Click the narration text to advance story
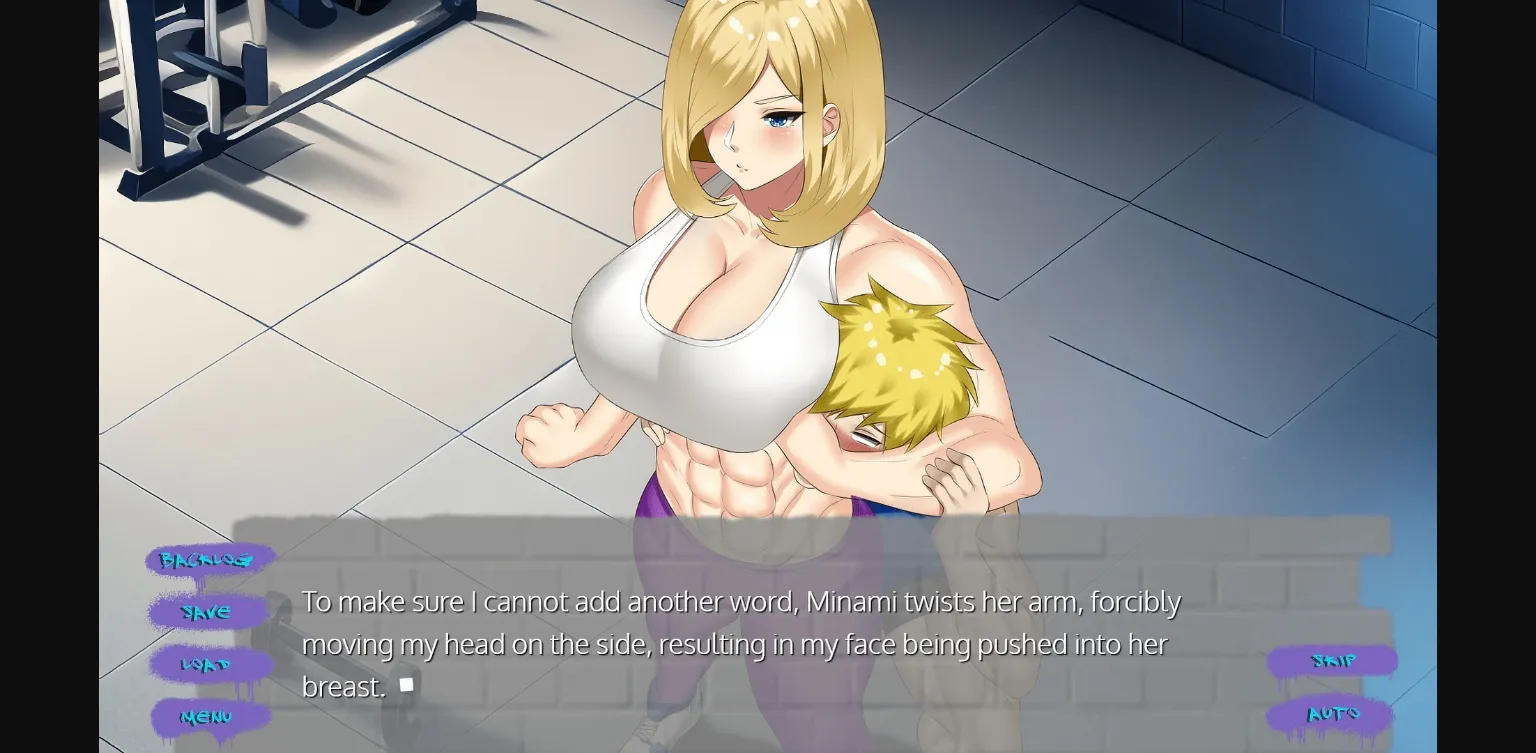 pos(740,643)
